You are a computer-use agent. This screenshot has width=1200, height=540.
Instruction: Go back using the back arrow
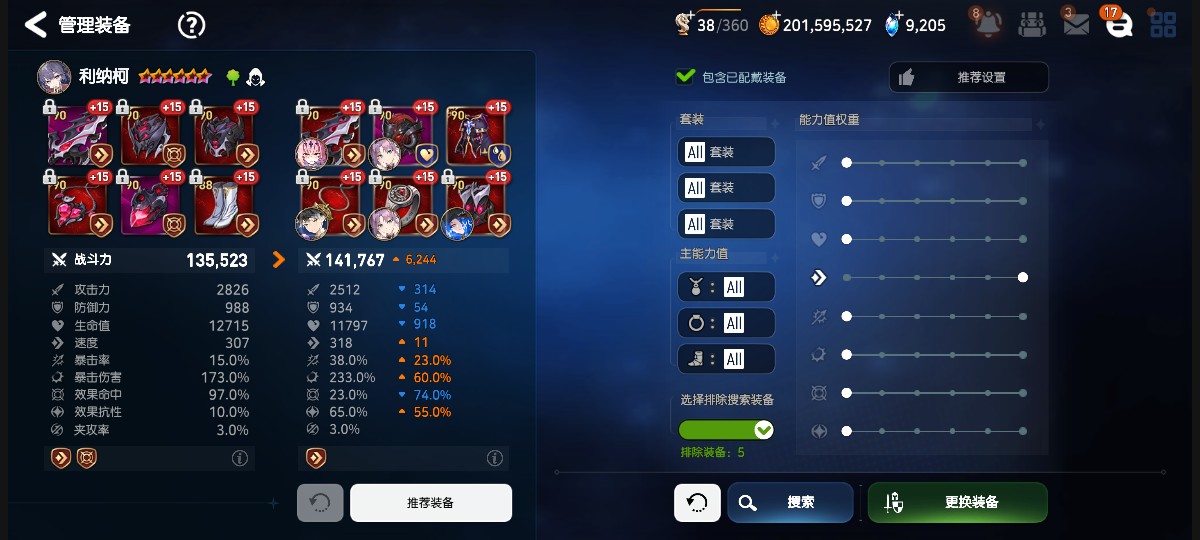[x=36, y=25]
